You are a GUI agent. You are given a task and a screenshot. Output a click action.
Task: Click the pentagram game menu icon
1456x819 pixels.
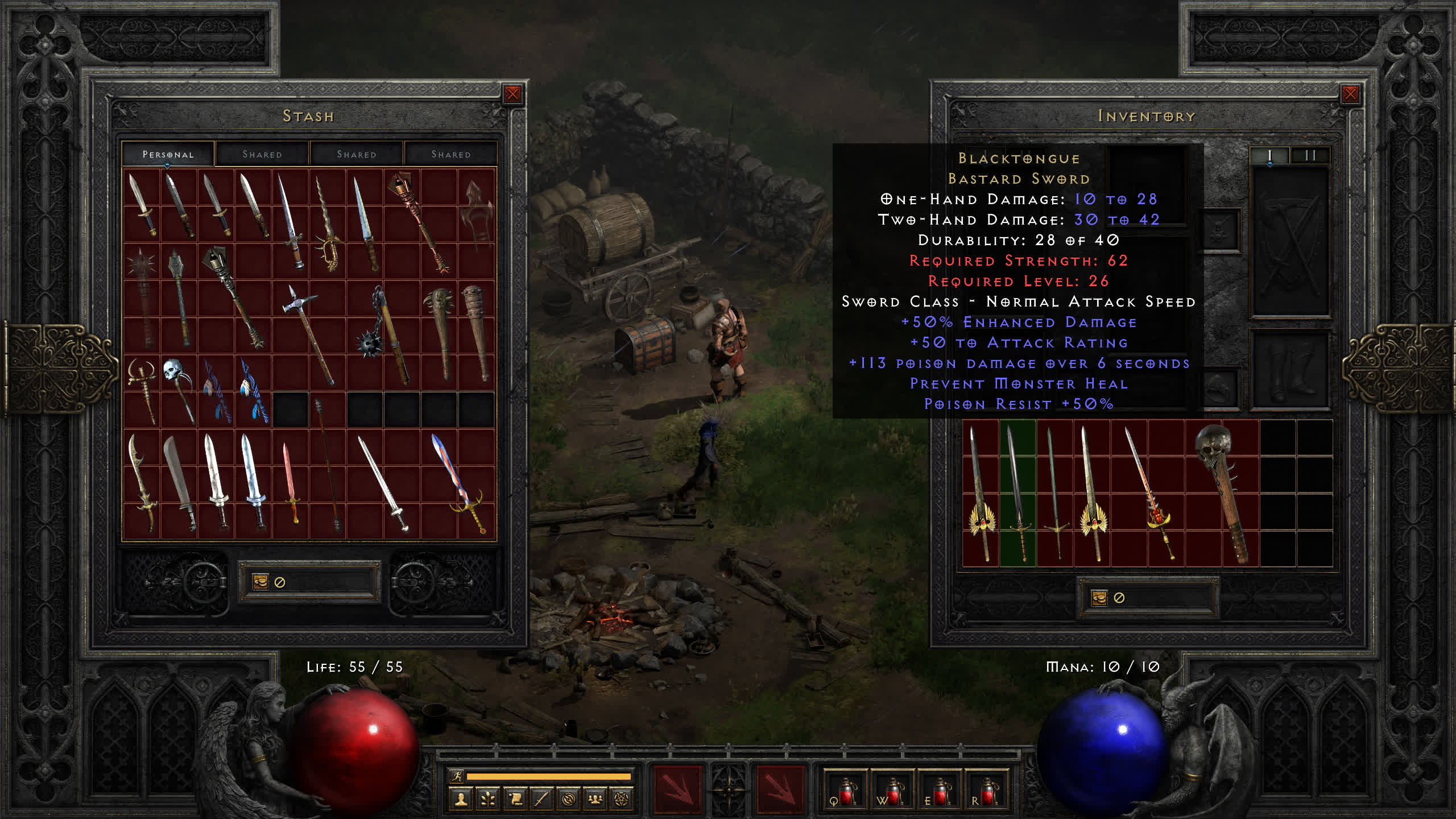tap(622, 800)
